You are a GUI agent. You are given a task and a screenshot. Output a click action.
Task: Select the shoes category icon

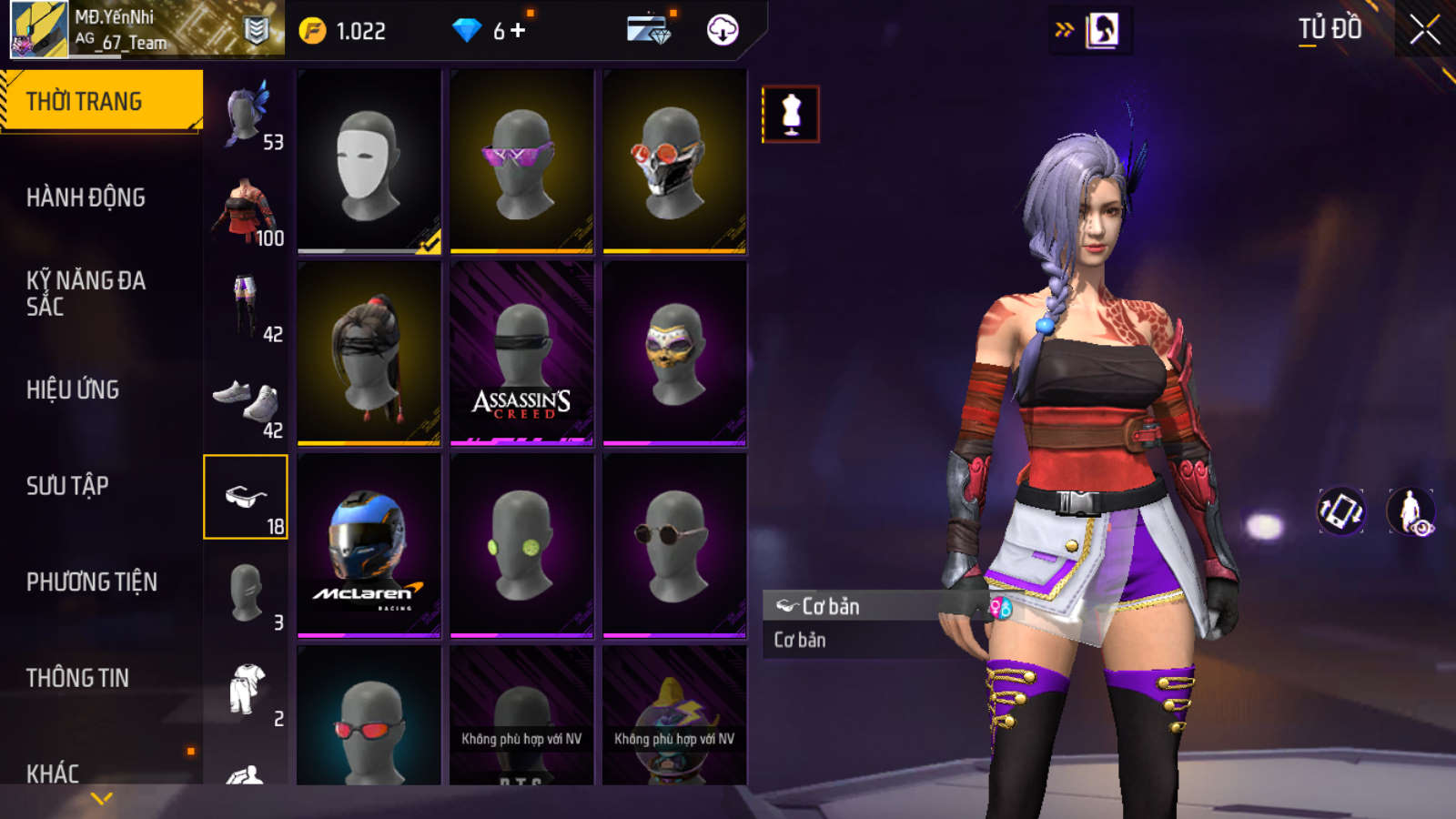click(247, 402)
